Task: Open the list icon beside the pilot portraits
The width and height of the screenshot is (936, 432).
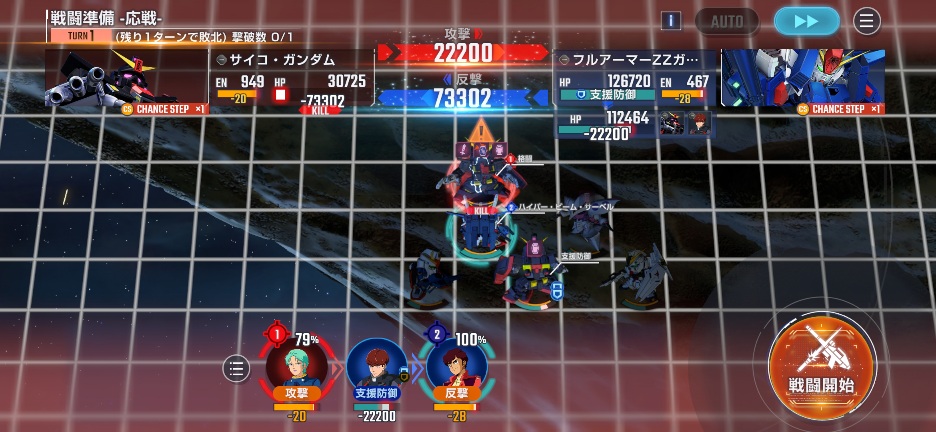Action: (236, 369)
